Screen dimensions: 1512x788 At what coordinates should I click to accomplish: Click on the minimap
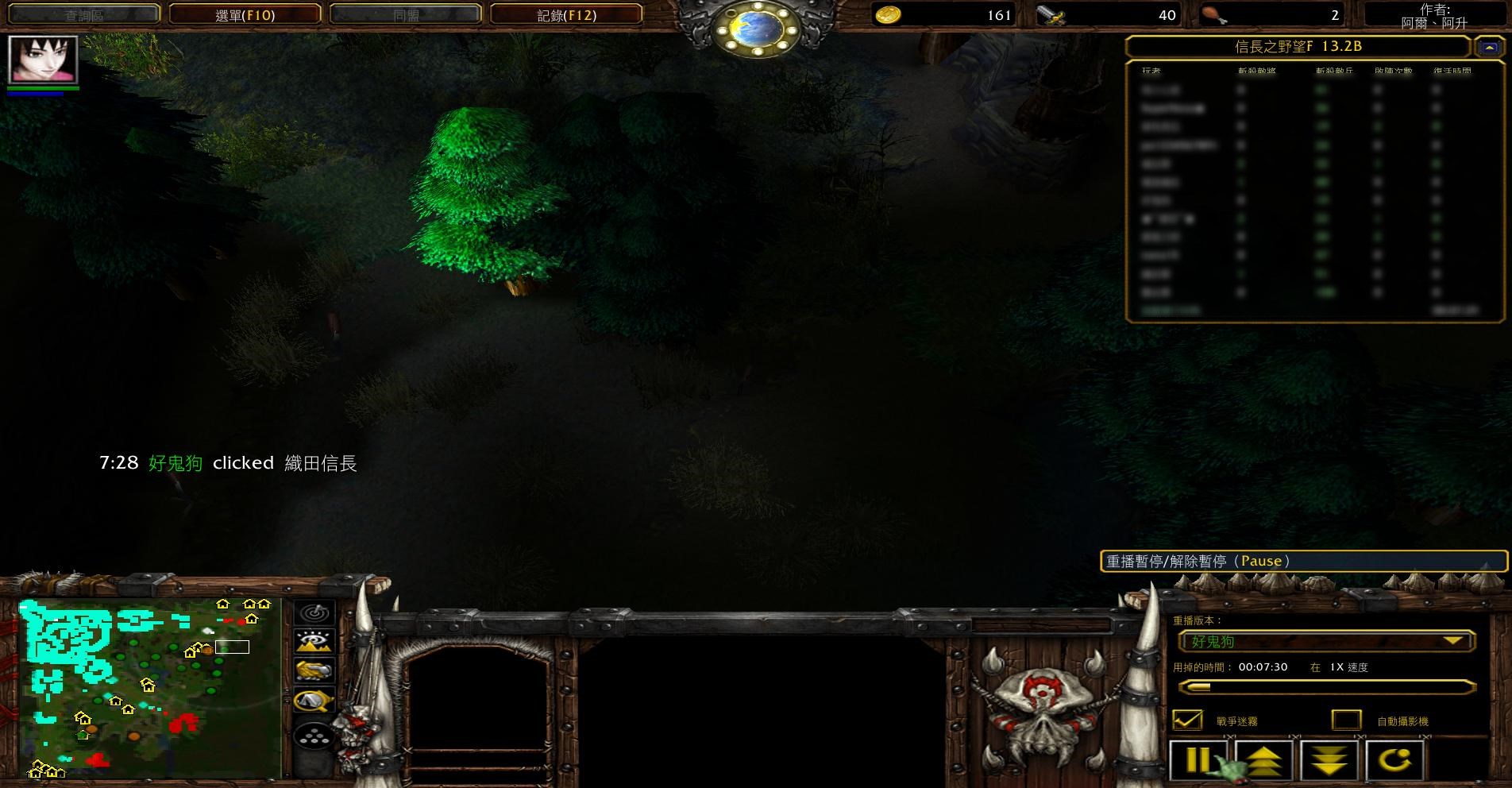click(x=150, y=688)
